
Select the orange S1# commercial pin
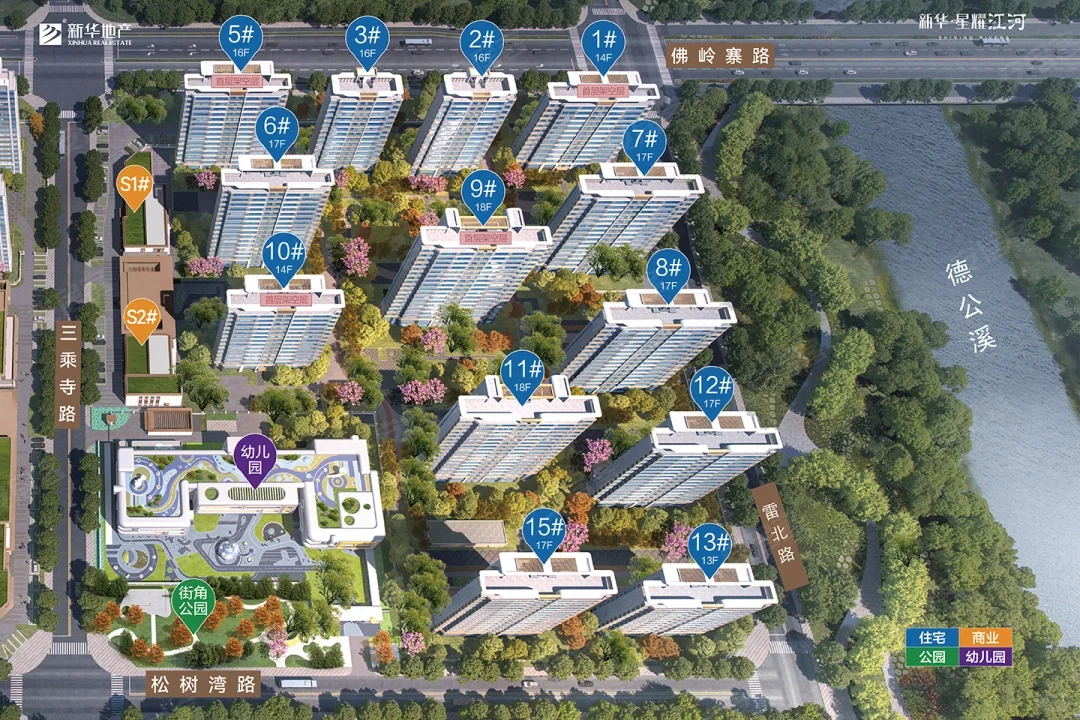click(135, 187)
